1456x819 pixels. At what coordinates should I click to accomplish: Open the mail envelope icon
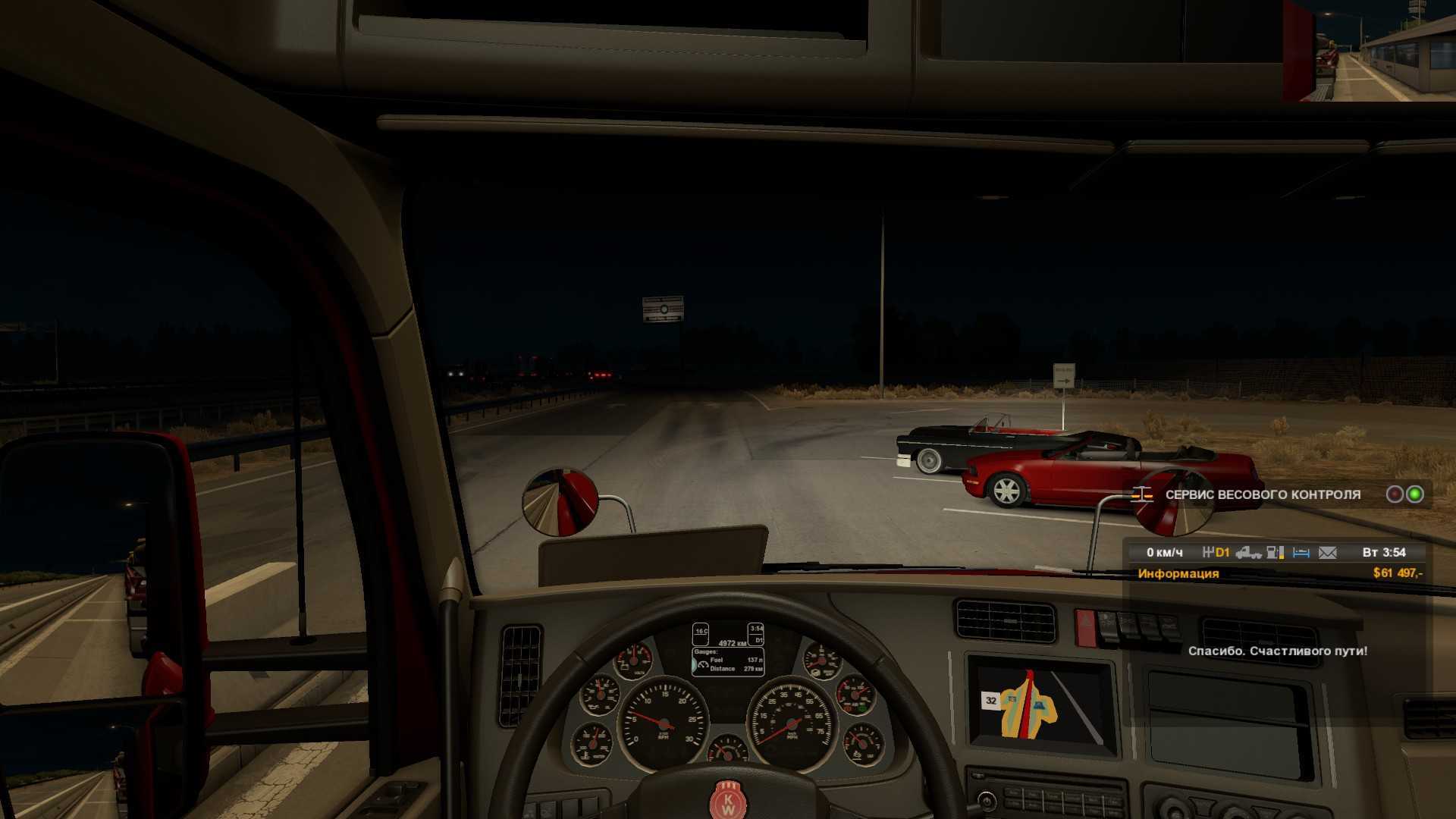pyautogui.click(x=1327, y=553)
